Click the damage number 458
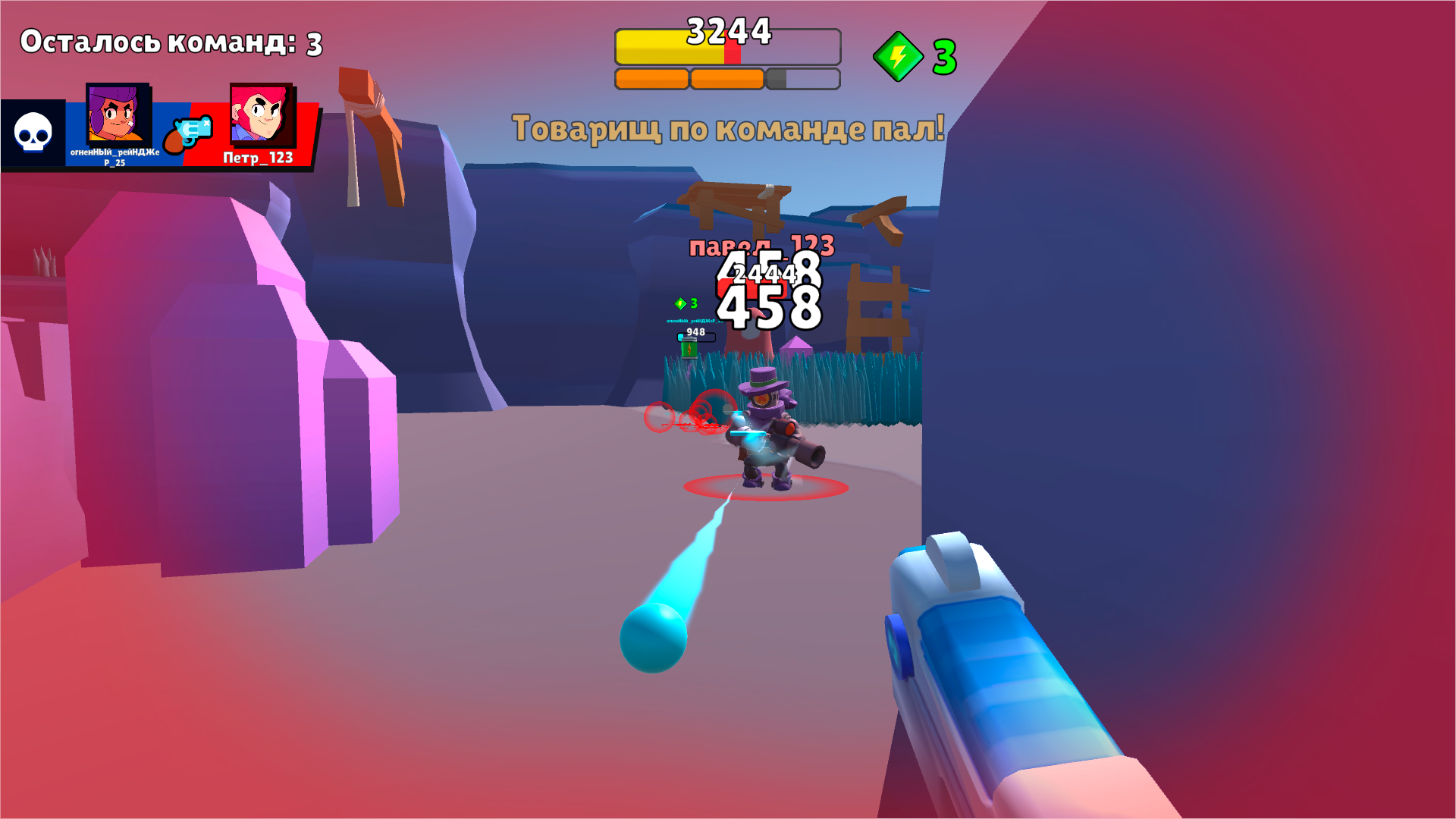1456x819 pixels. [x=770, y=307]
